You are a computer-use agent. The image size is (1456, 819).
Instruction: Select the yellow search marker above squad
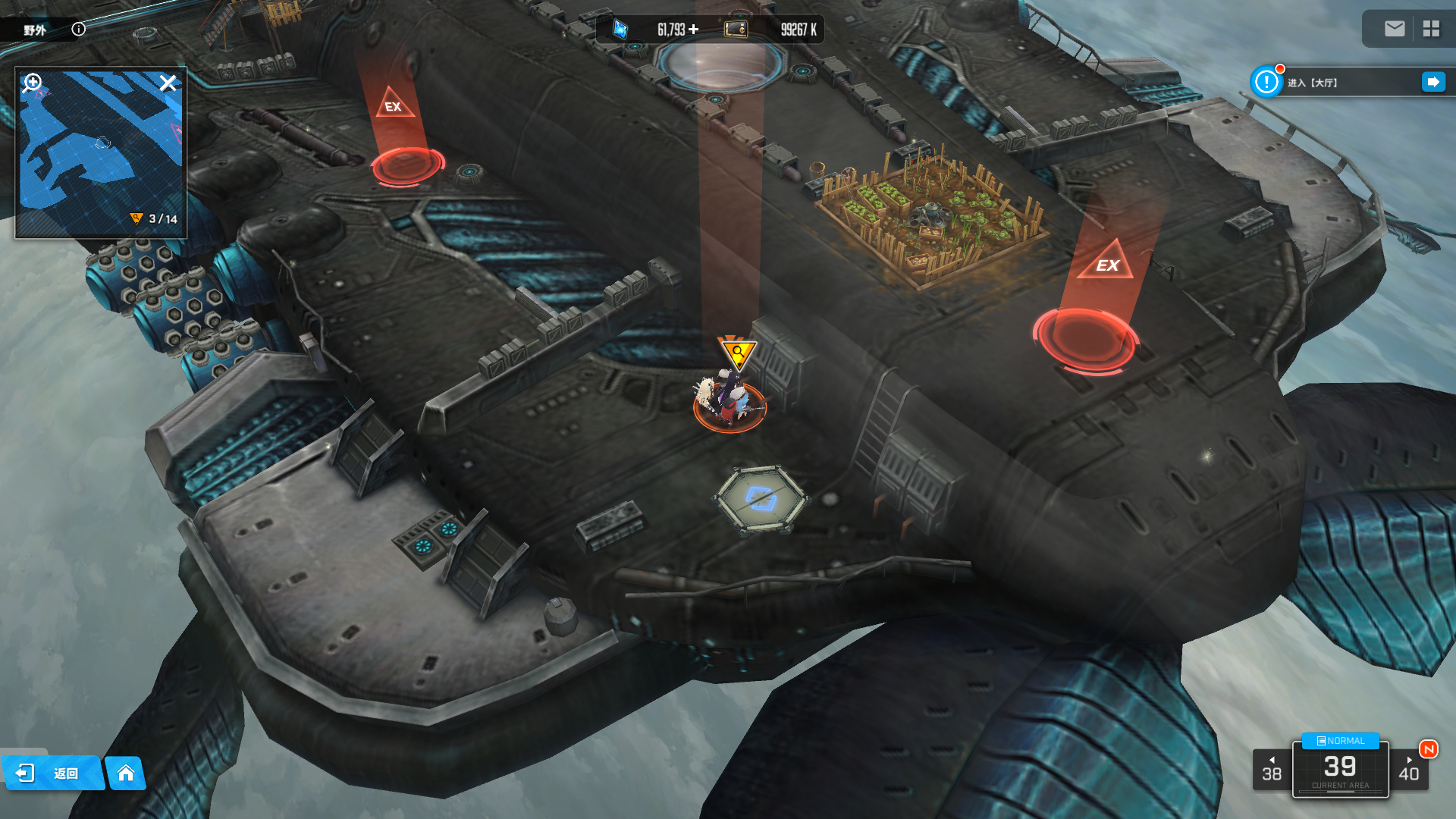tap(737, 353)
